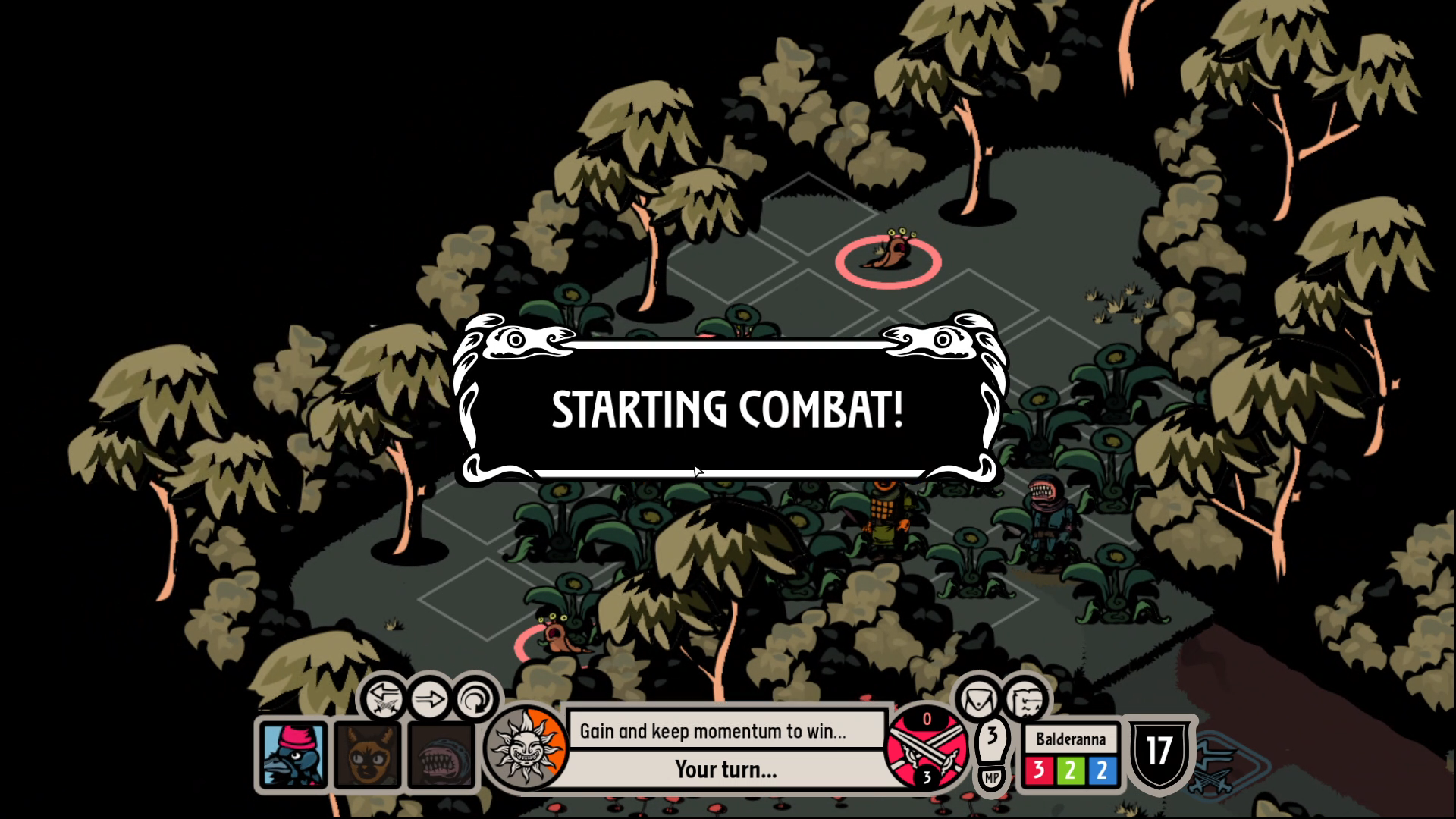The width and height of the screenshot is (1456, 819).
Task: Click the left arrow with swords button
Action: 383,698
